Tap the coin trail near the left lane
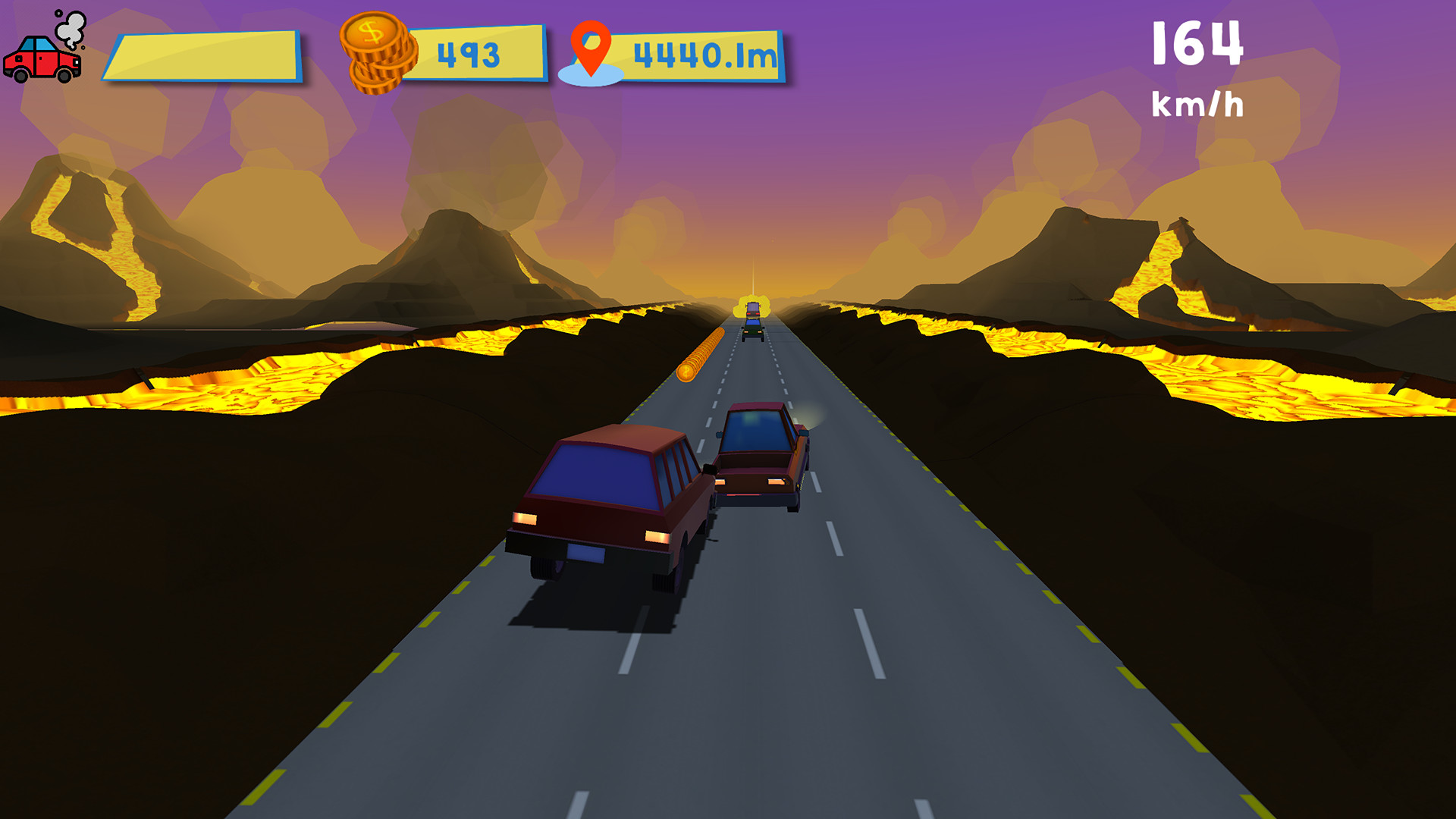The width and height of the screenshot is (1456, 819). (701, 349)
